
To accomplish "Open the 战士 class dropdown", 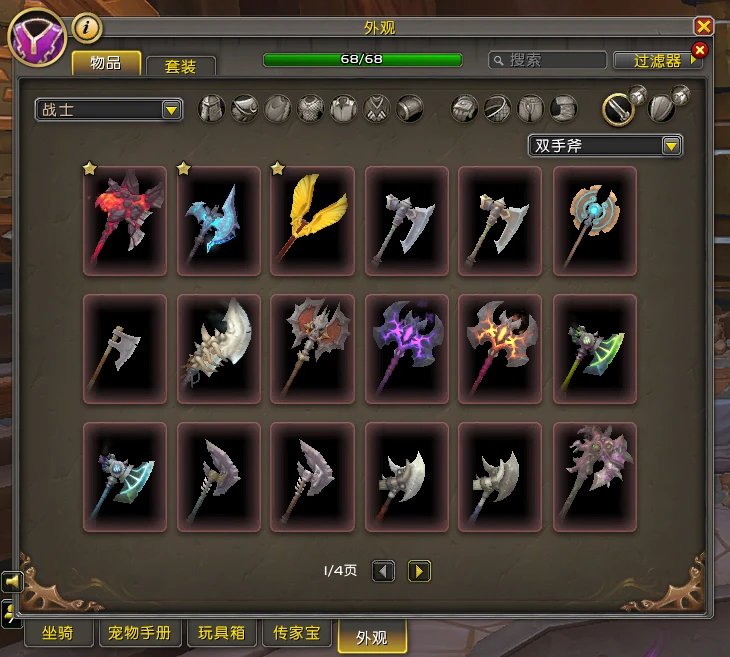I will (108, 109).
